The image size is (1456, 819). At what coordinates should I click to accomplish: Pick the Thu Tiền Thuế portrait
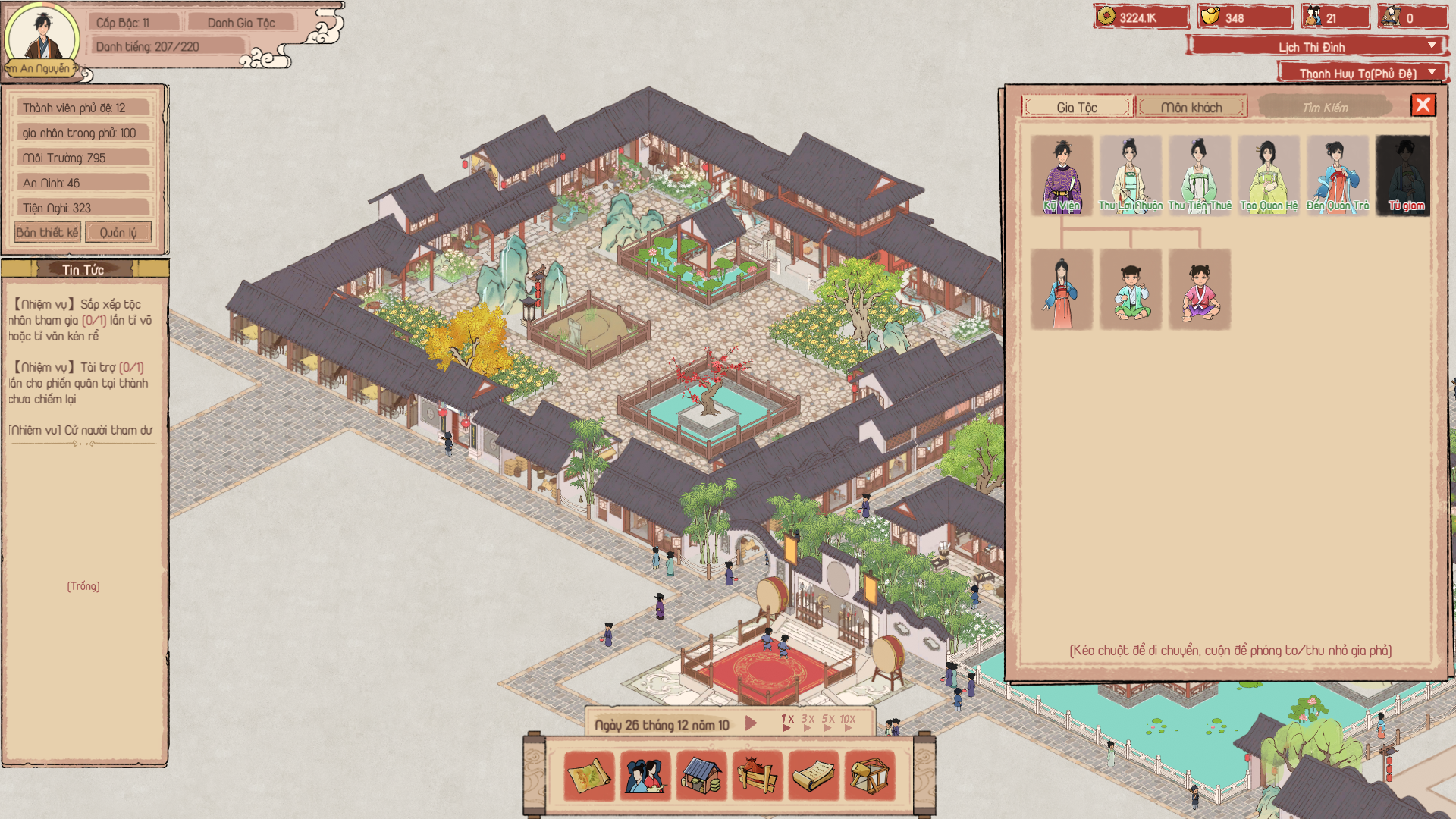pyautogui.click(x=1200, y=175)
